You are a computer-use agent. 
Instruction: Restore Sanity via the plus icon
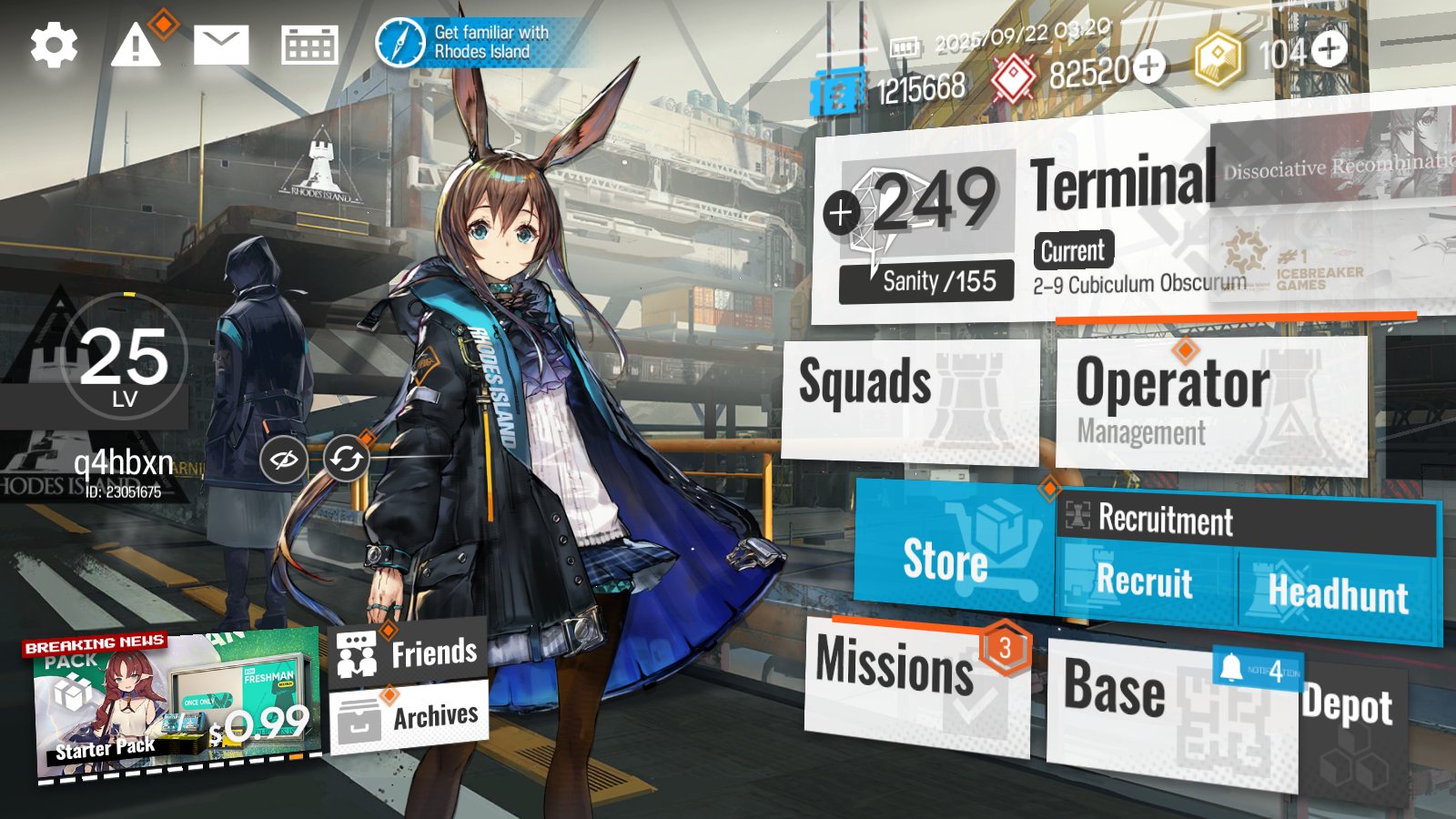(840, 212)
